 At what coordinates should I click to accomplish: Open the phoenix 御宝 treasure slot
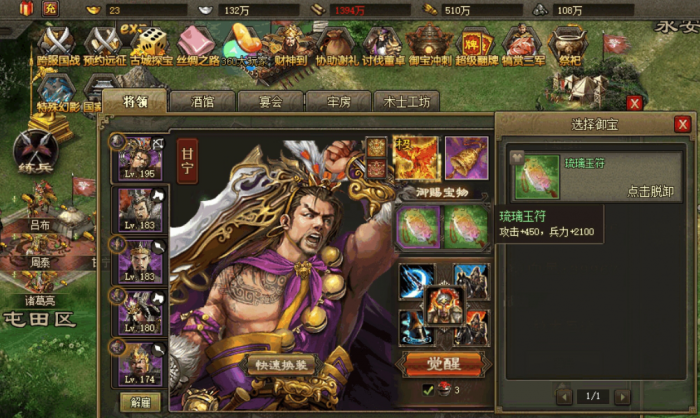[x=415, y=157]
